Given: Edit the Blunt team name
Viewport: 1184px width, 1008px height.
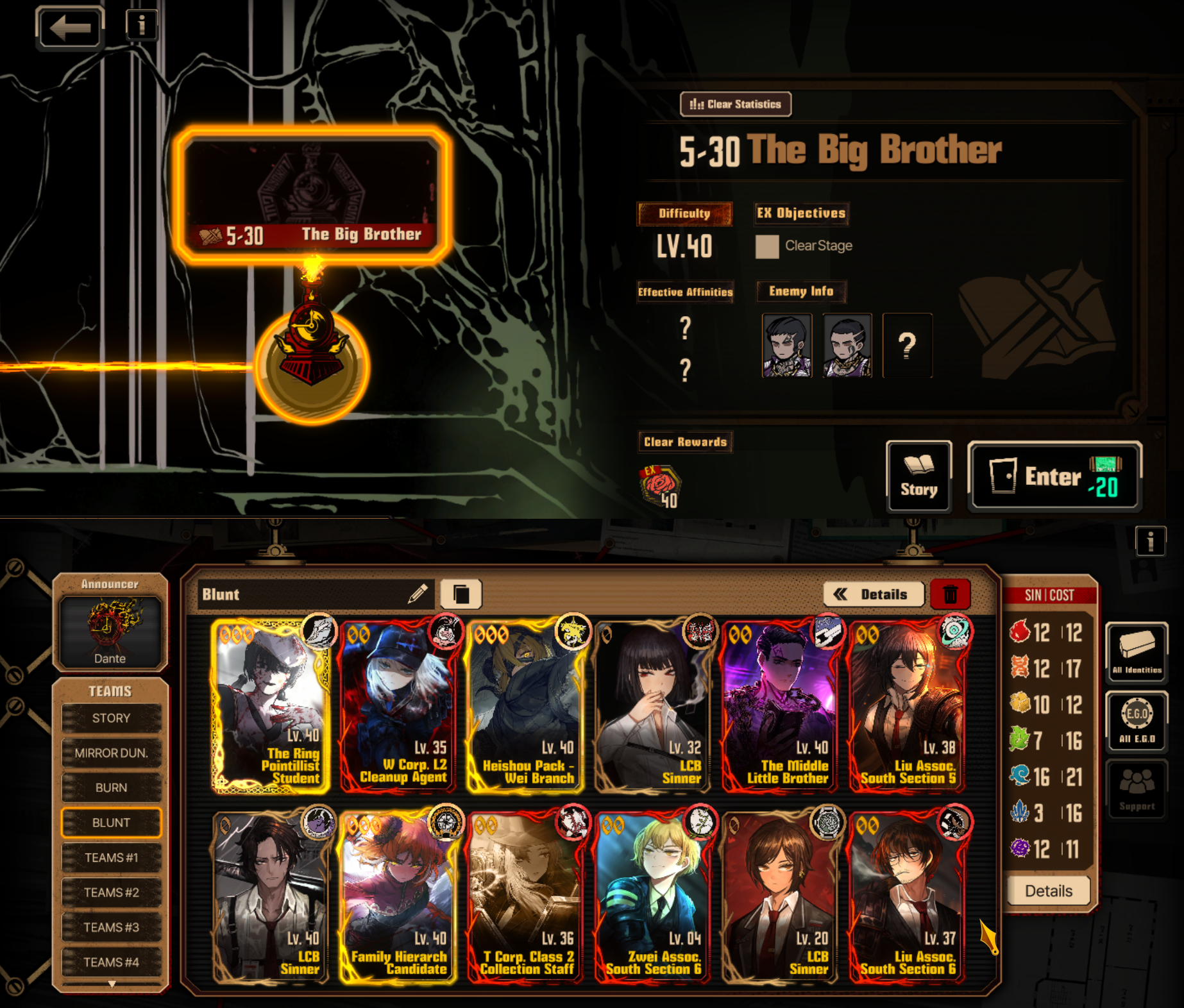Looking at the screenshot, I should pyautogui.click(x=418, y=594).
